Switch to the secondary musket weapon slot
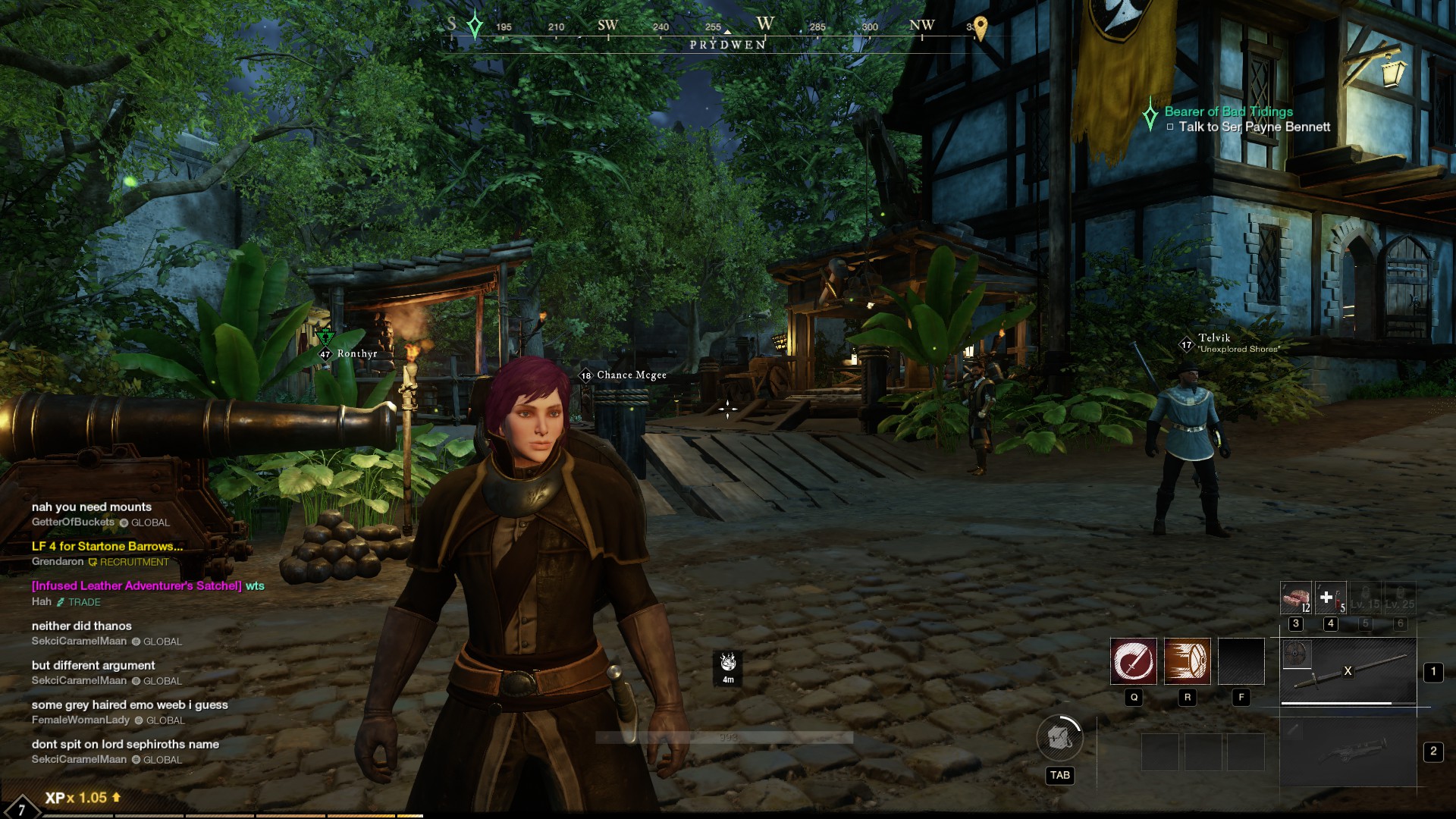 coord(1348,752)
